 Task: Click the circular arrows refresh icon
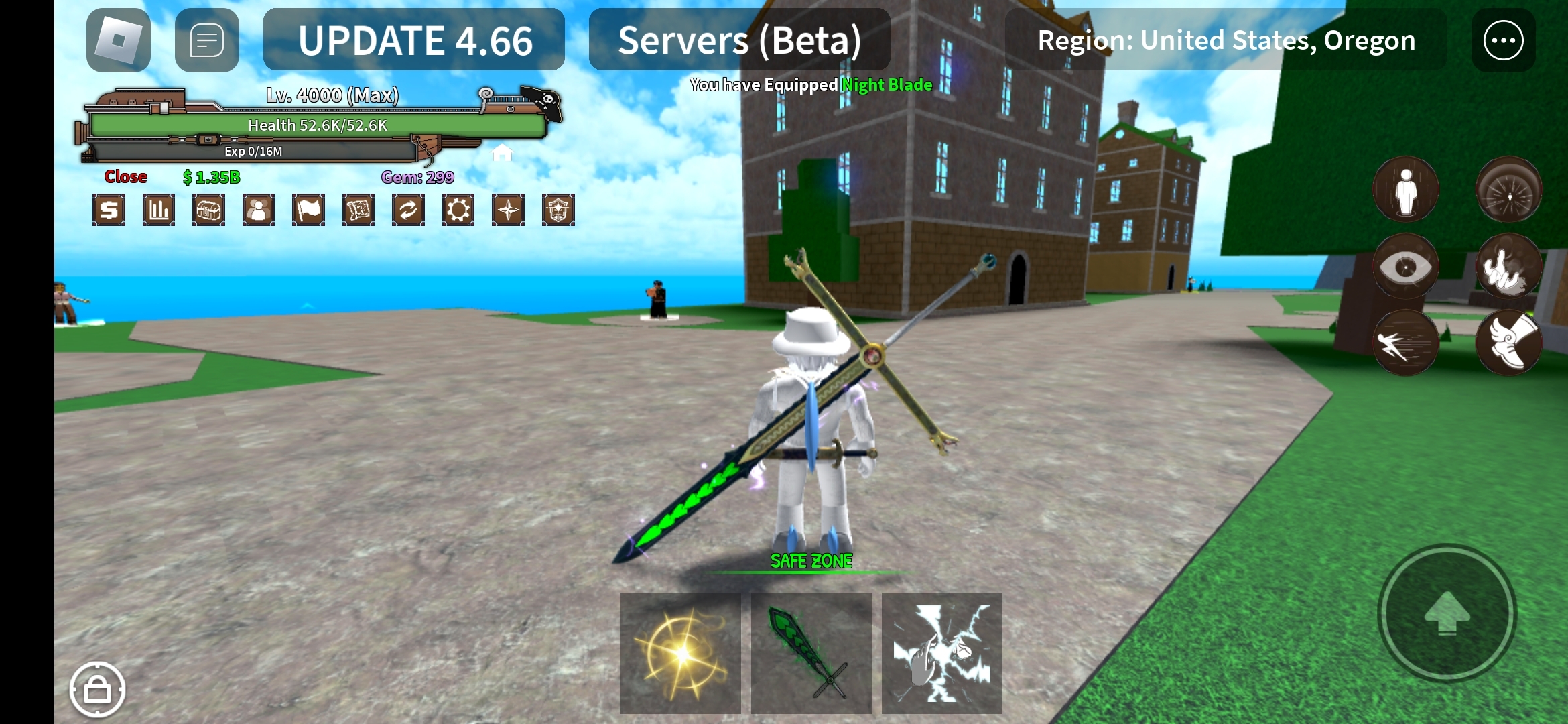[408, 210]
